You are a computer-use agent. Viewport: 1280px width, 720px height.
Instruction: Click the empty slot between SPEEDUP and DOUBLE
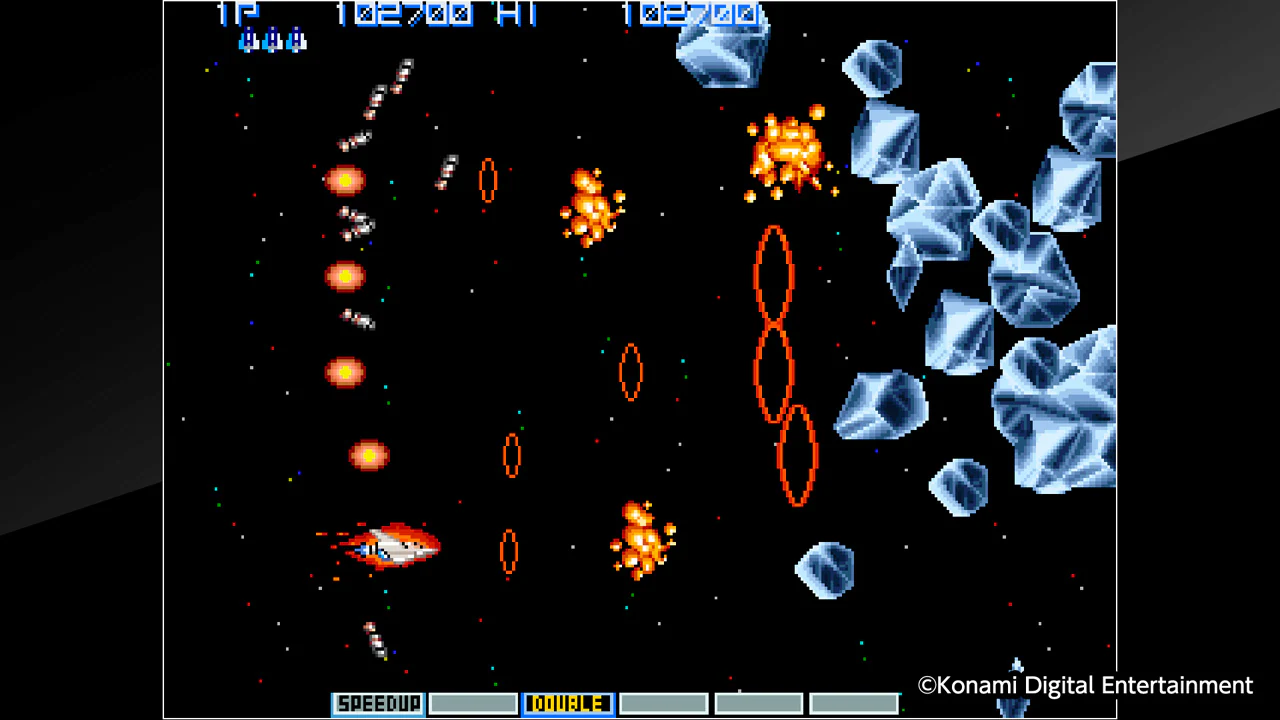point(473,703)
